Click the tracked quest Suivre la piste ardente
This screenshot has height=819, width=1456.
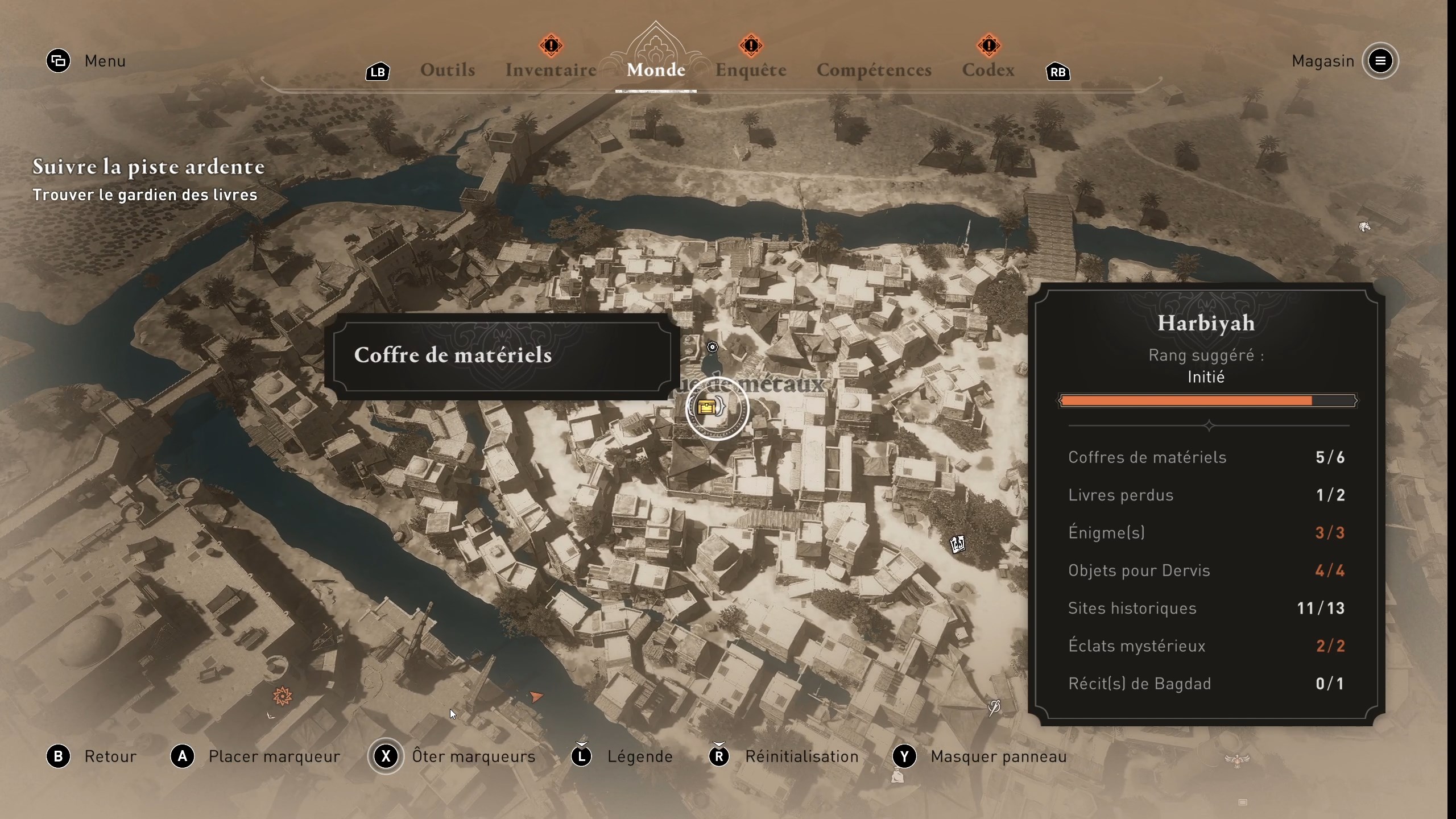click(x=148, y=167)
